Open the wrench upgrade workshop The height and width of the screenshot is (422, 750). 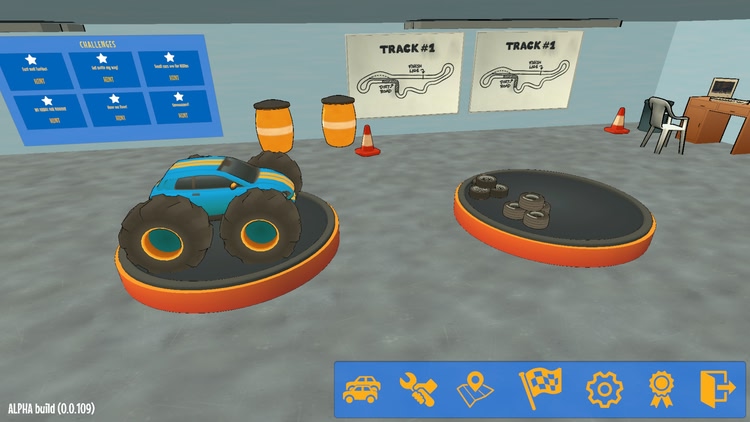pyautogui.click(x=417, y=388)
